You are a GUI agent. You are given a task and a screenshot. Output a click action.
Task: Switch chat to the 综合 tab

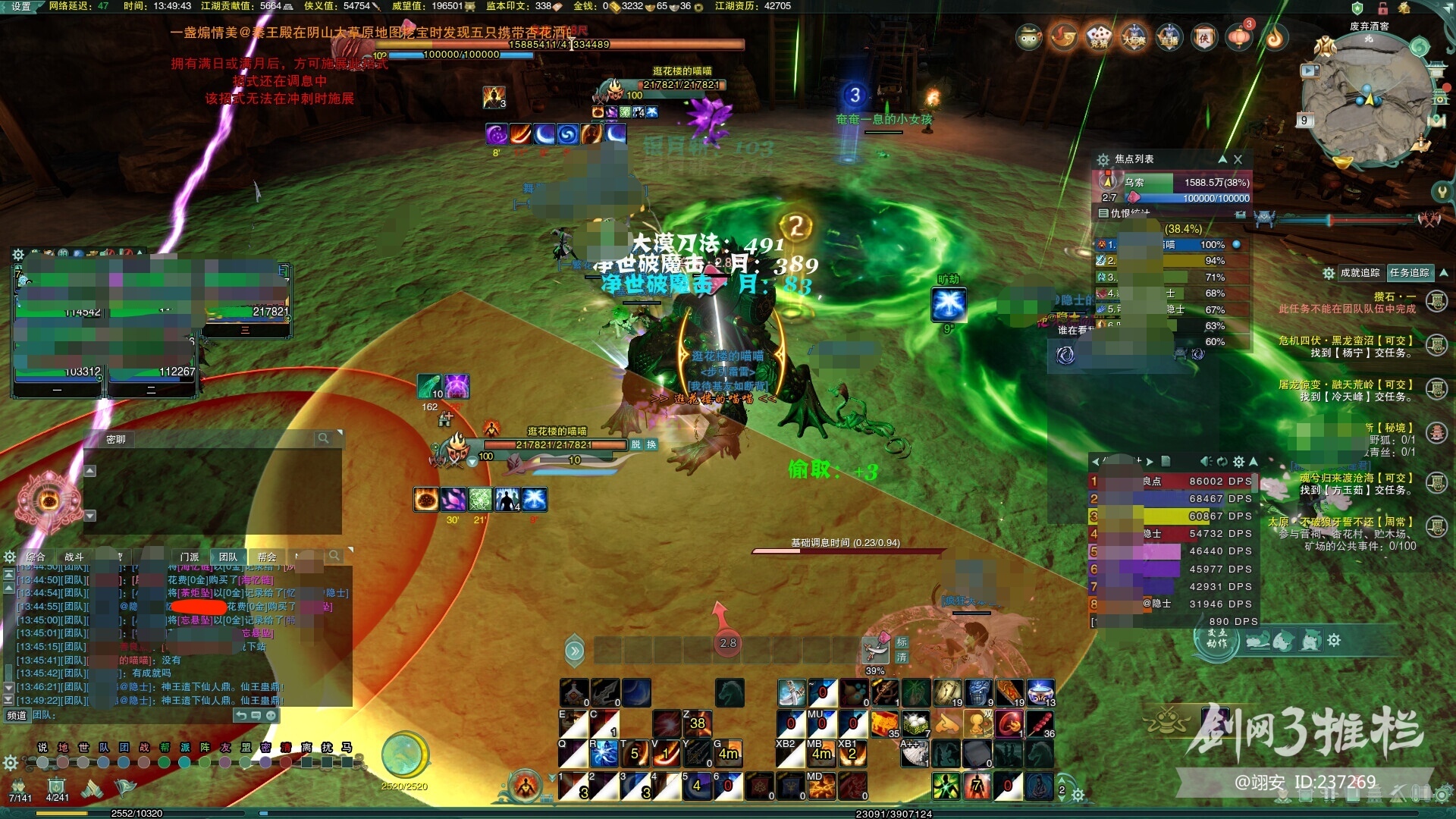coord(36,557)
